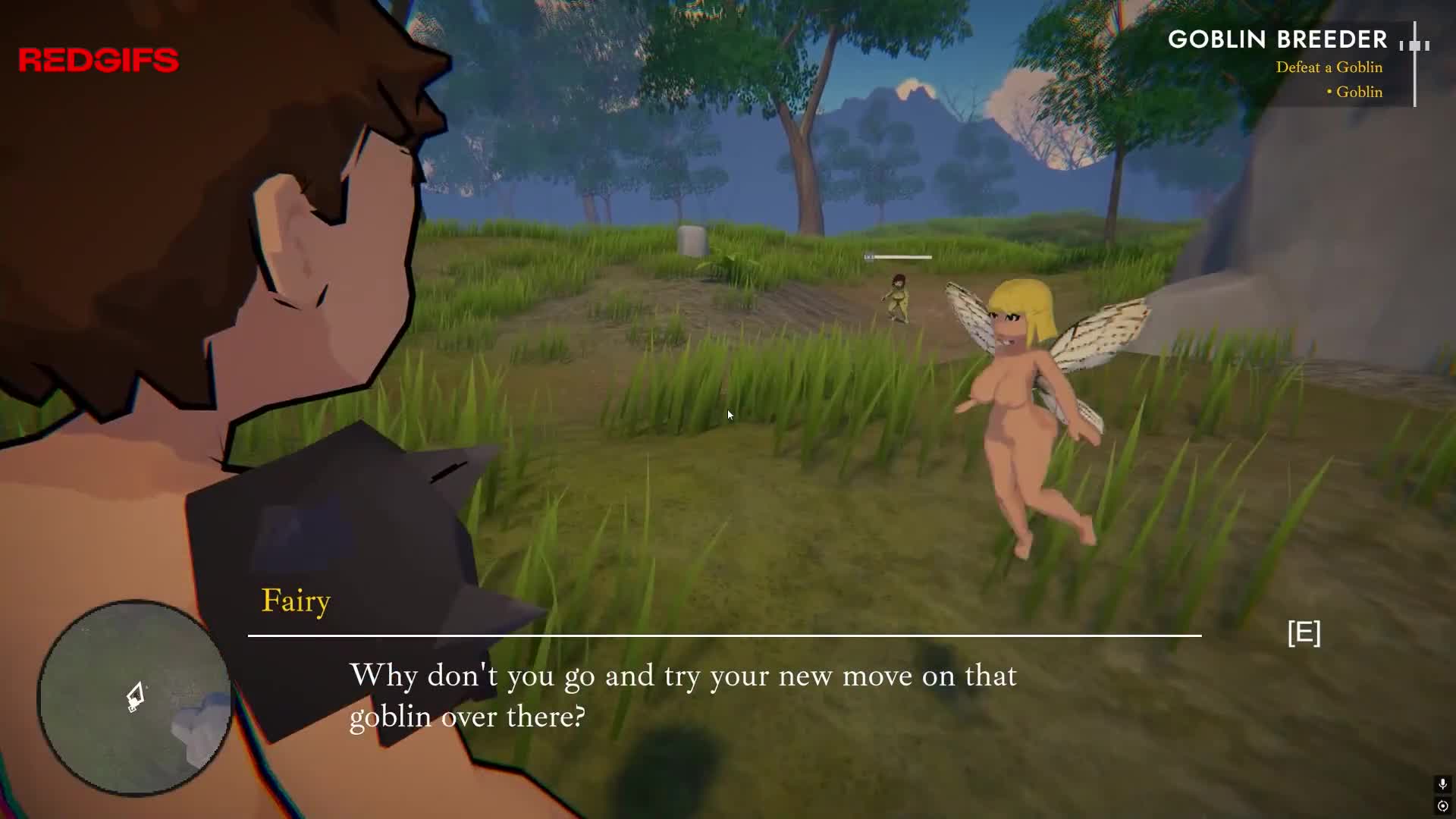Image resolution: width=1456 pixels, height=819 pixels.
Task: Select the Goblin Breeder quest tracker
Action: click(x=1277, y=40)
